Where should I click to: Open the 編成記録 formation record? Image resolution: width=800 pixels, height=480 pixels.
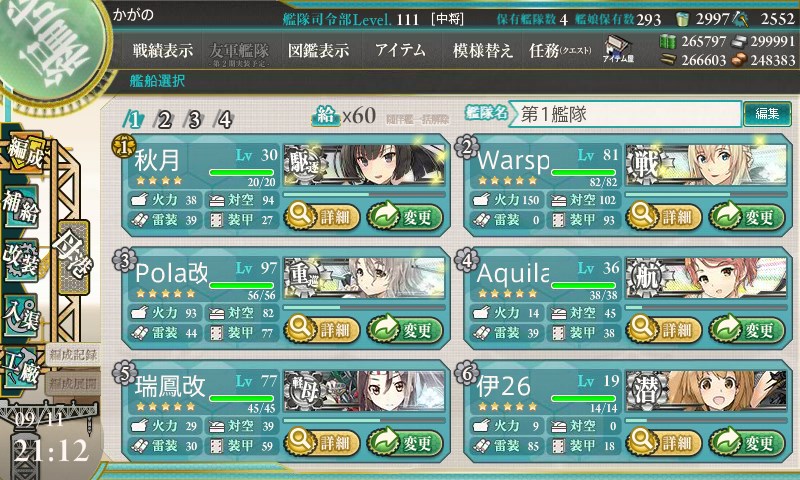click(73, 354)
